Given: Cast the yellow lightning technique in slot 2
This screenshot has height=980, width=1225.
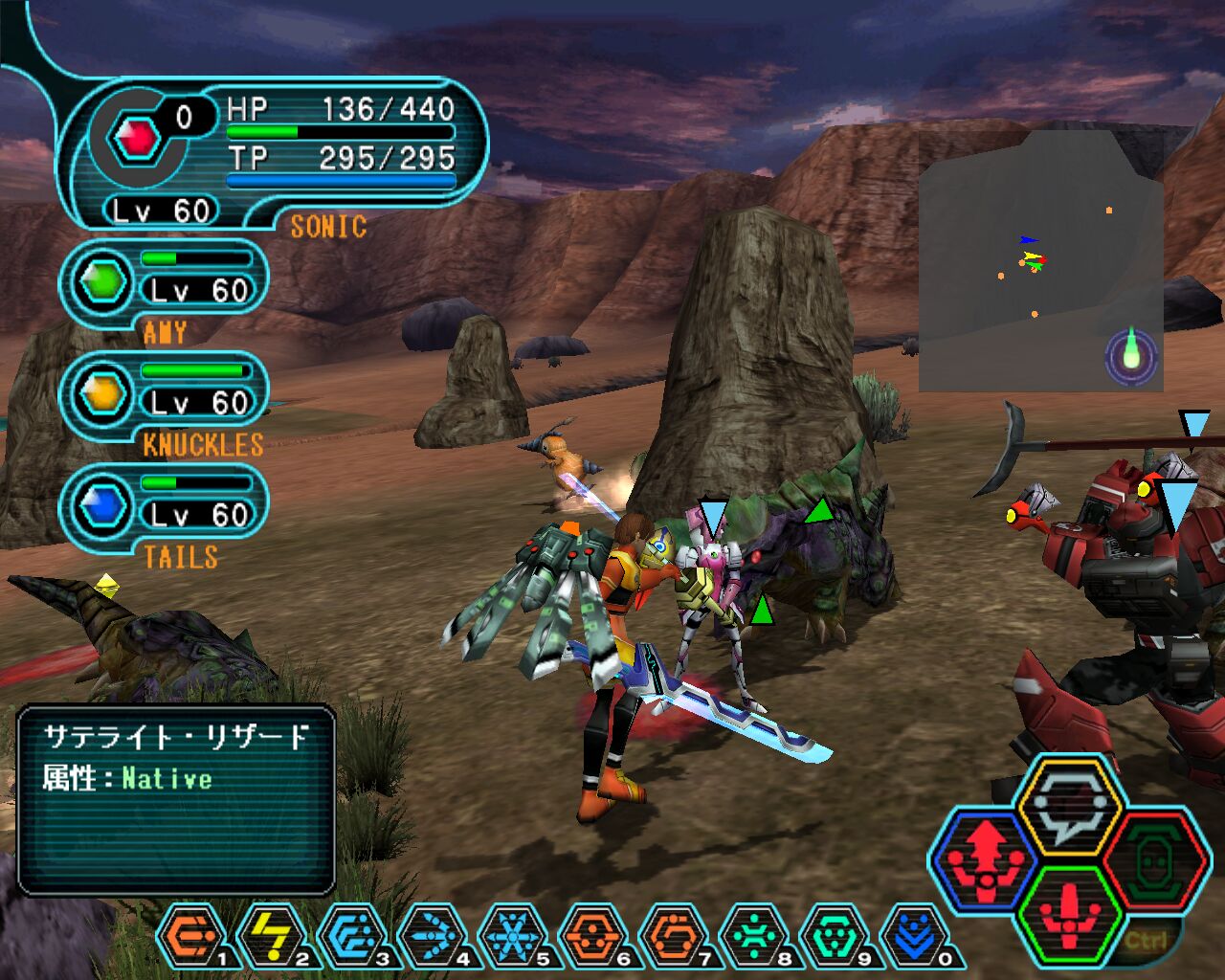Looking at the screenshot, I should [x=271, y=934].
